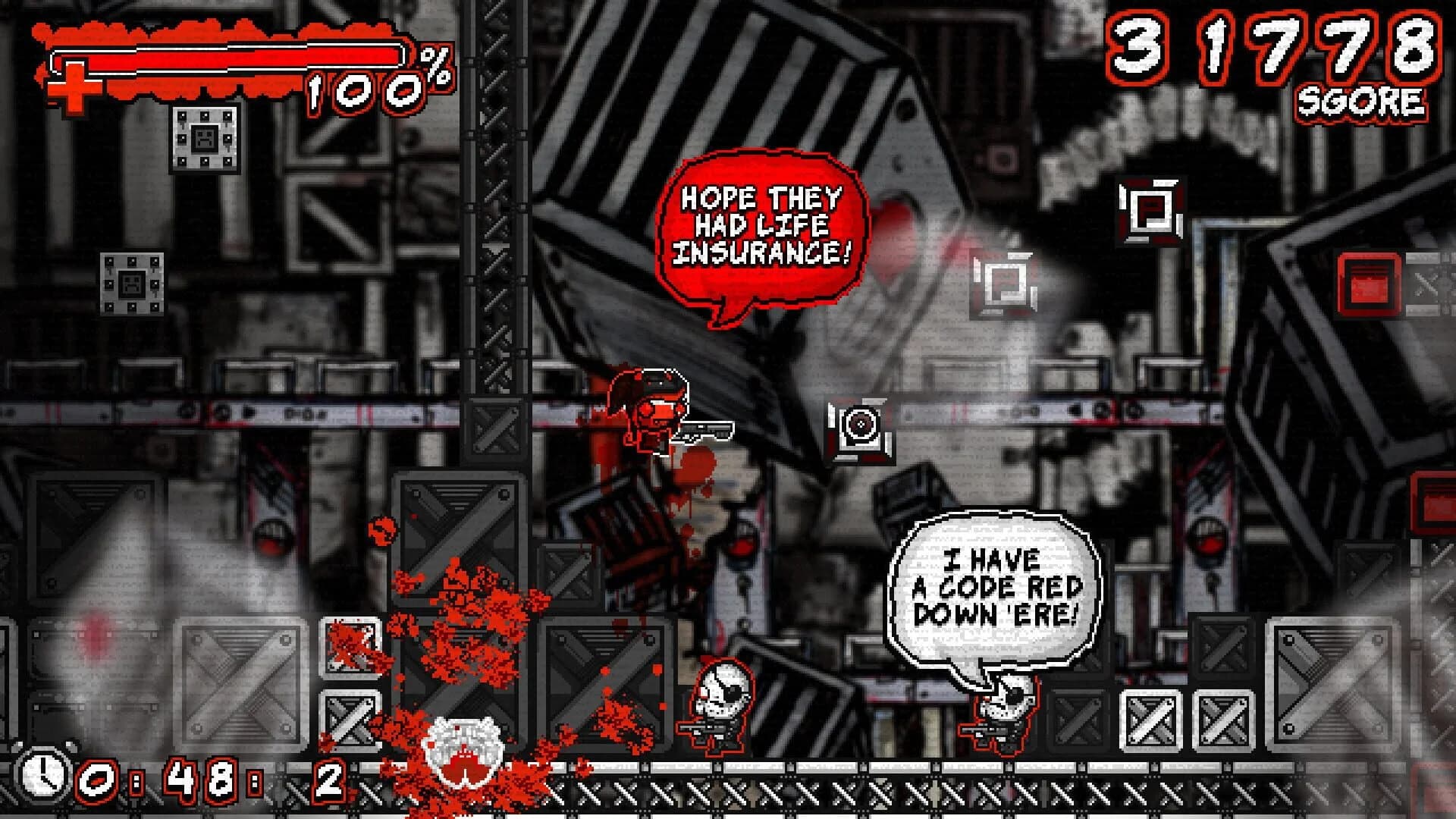Open the red 'HOPE THEY HAD LIFE INSURANCE!' bubble
This screenshot has height=819, width=1456.
click(762, 224)
